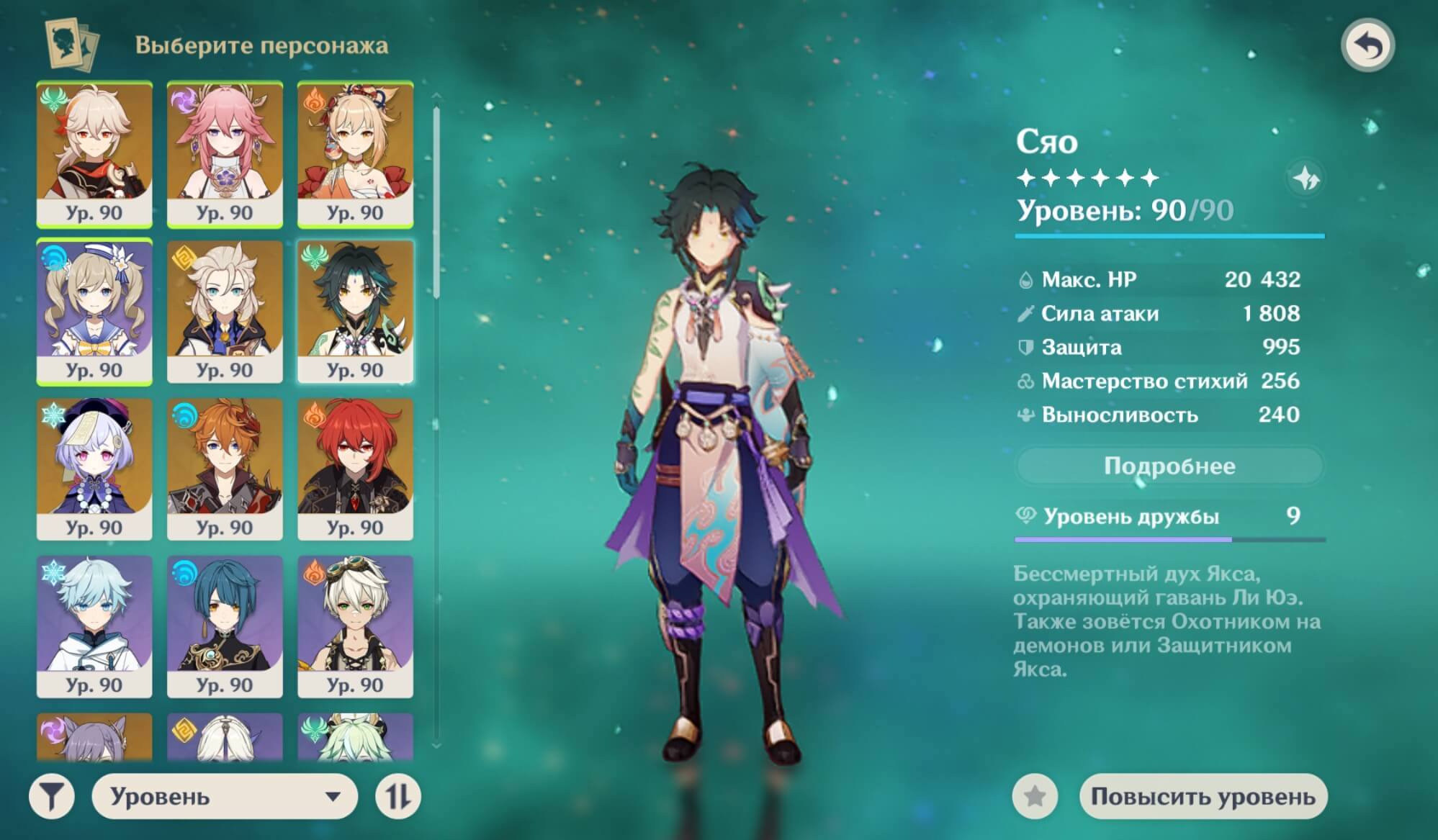Screen dimensions: 1438x840
Task: Pick Barbara's portrait tile
Action: [x=94, y=311]
